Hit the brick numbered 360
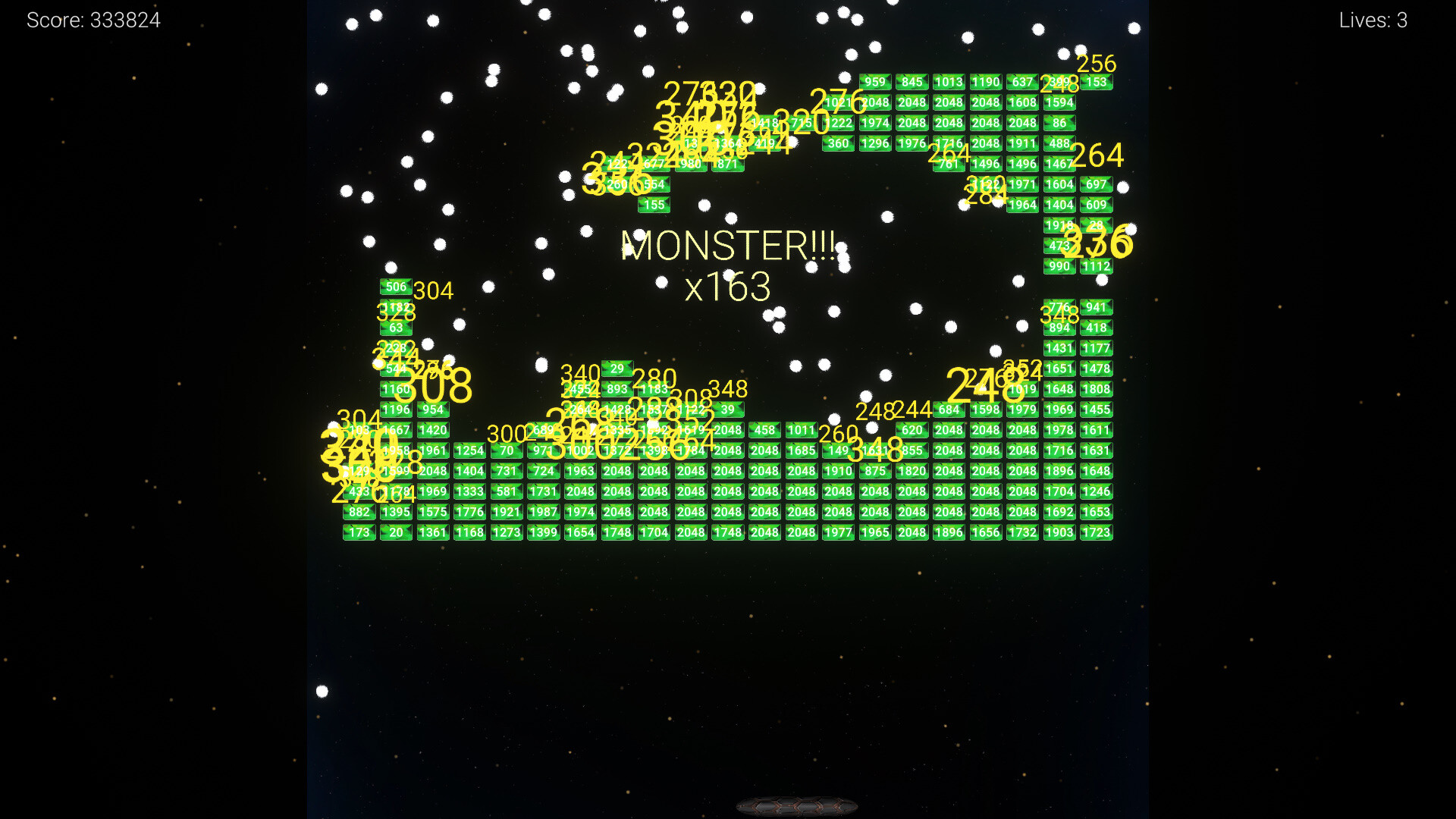This screenshot has width=1456, height=819. point(837,143)
